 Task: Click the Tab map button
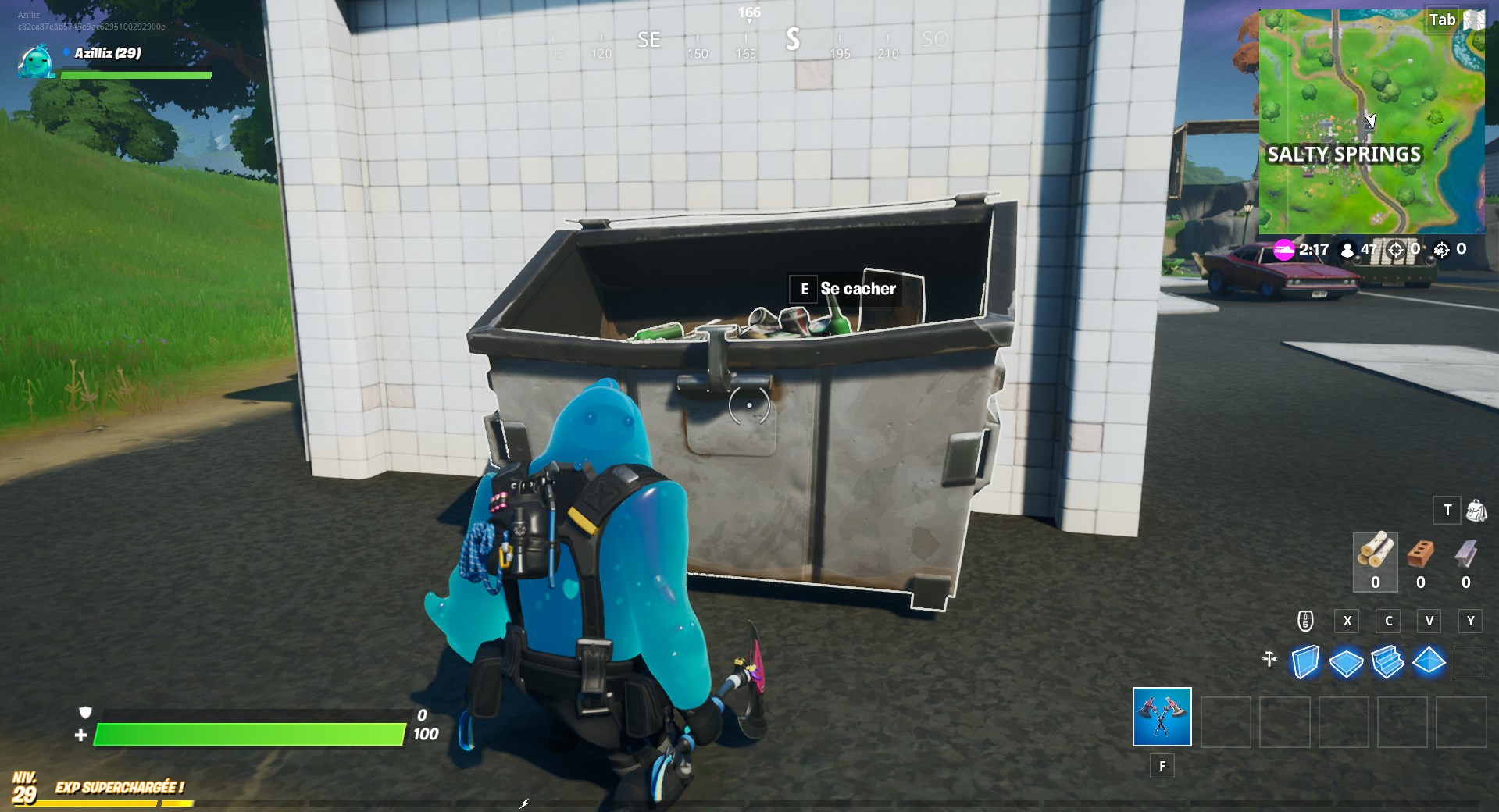tap(1443, 20)
